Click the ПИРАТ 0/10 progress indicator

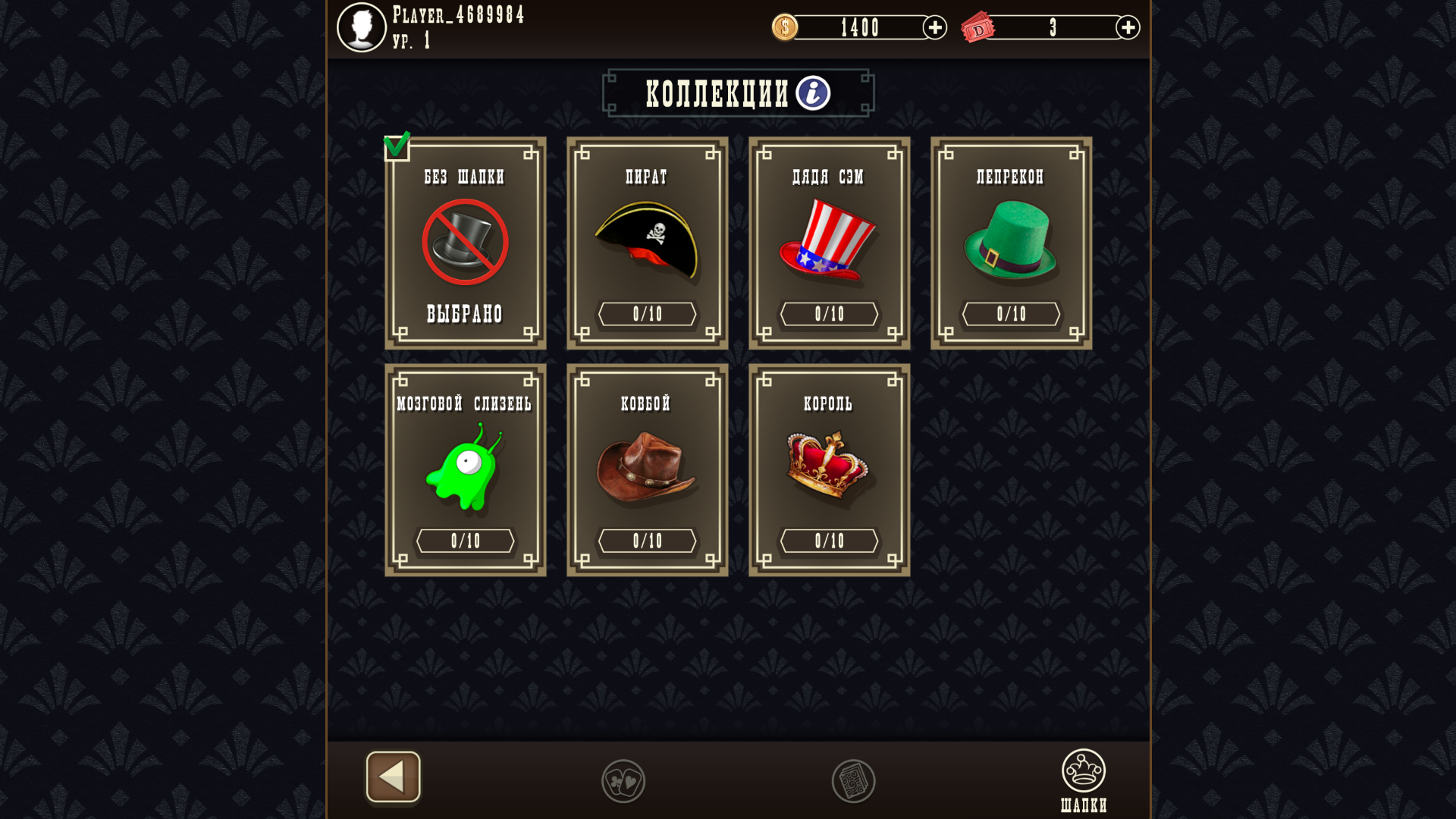pyautogui.click(x=647, y=313)
